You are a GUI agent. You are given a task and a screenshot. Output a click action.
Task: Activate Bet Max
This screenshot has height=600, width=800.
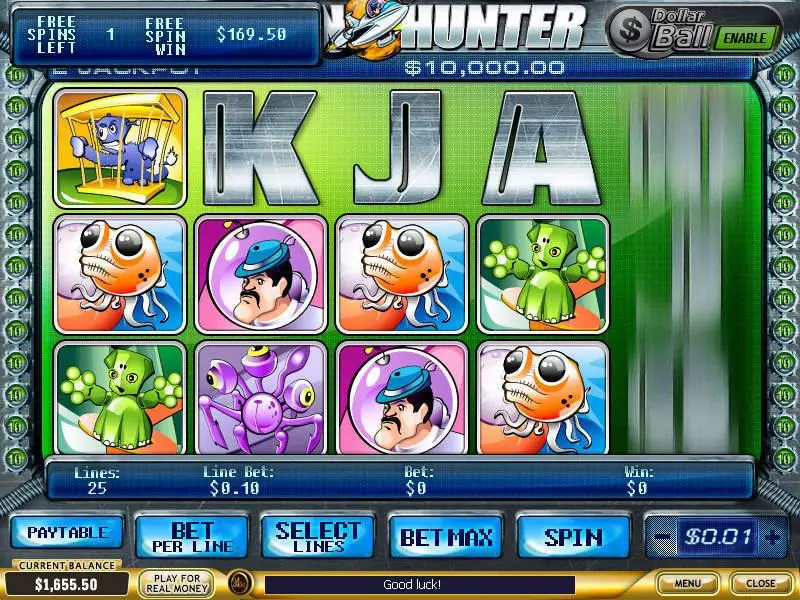[x=446, y=537]
